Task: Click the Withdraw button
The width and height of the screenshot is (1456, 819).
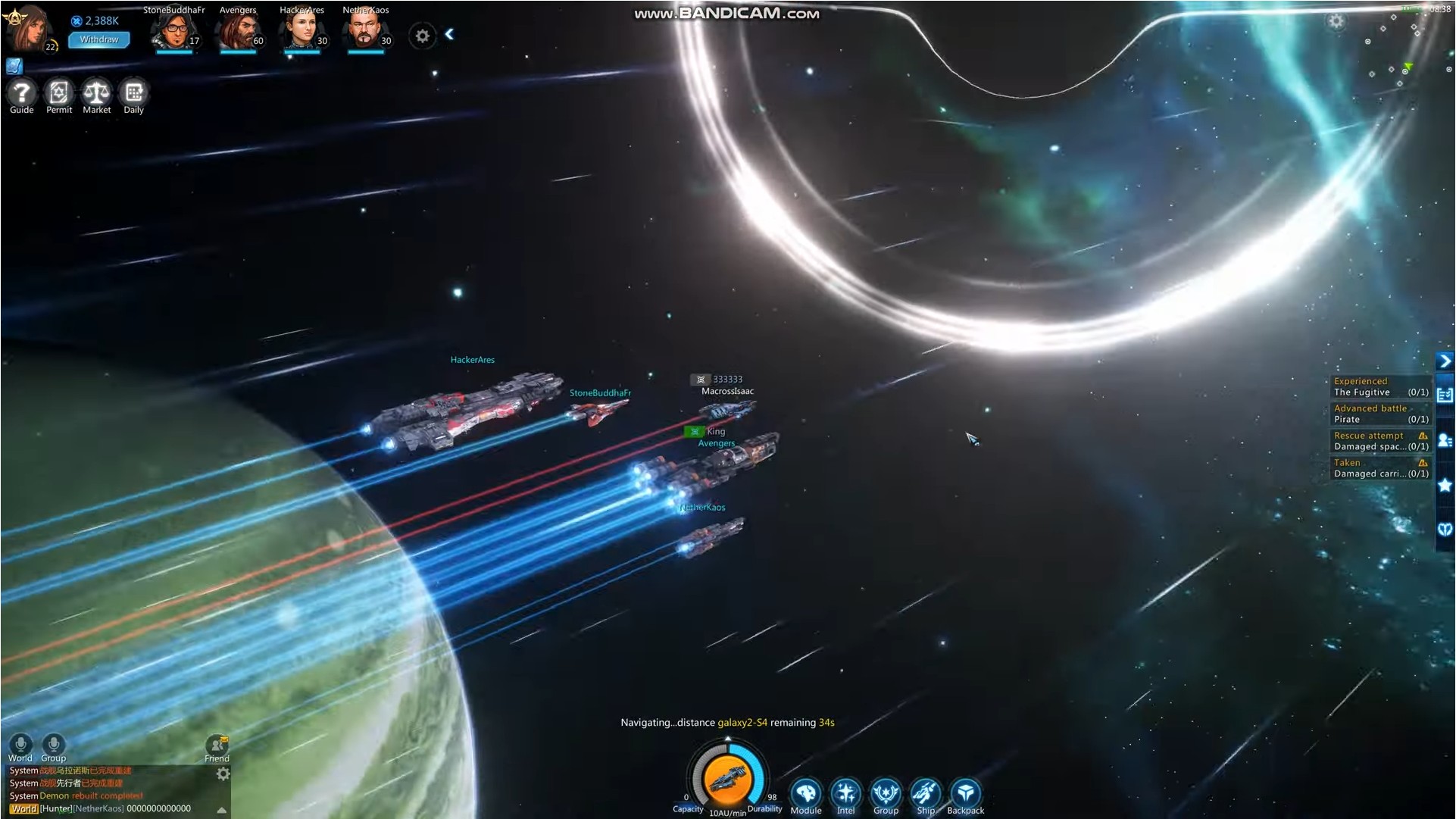Action: [x=98, y=39]
